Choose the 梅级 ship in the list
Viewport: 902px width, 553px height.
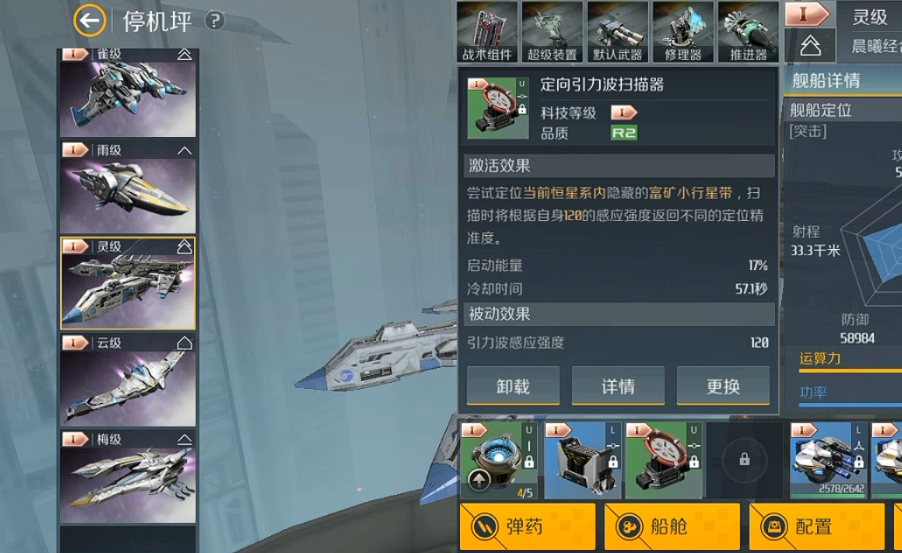[129, 476]
